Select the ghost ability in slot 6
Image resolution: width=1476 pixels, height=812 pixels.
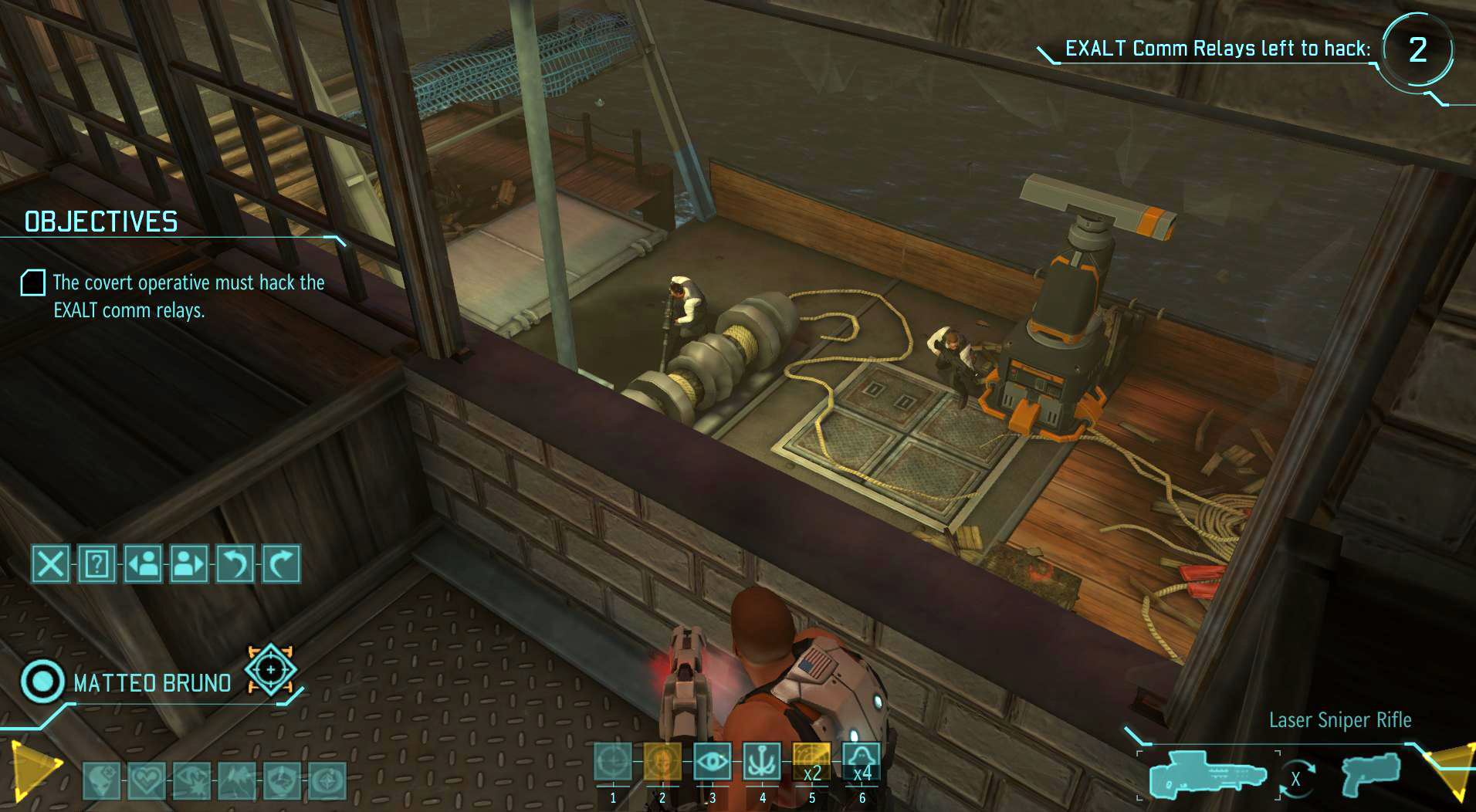[x=863, y=760]
